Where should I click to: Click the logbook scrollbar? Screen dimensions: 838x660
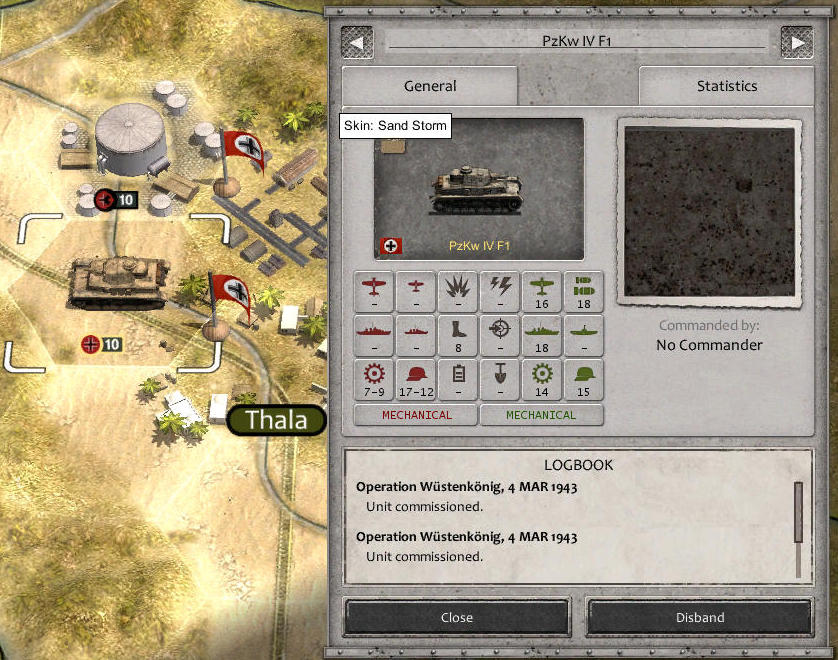[798, 514]
